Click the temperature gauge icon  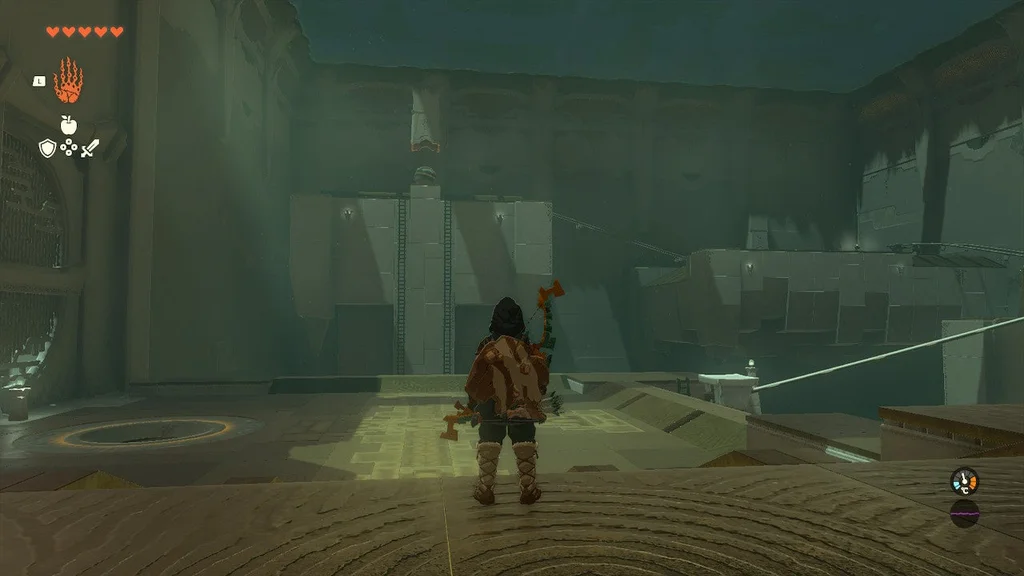tap(964, 481)
